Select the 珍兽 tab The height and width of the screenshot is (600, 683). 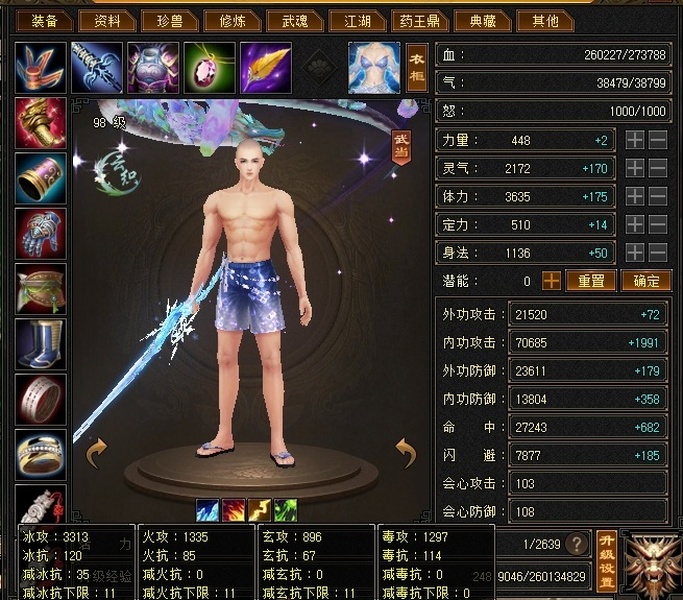pyautogui.click(x=171, y=20)
